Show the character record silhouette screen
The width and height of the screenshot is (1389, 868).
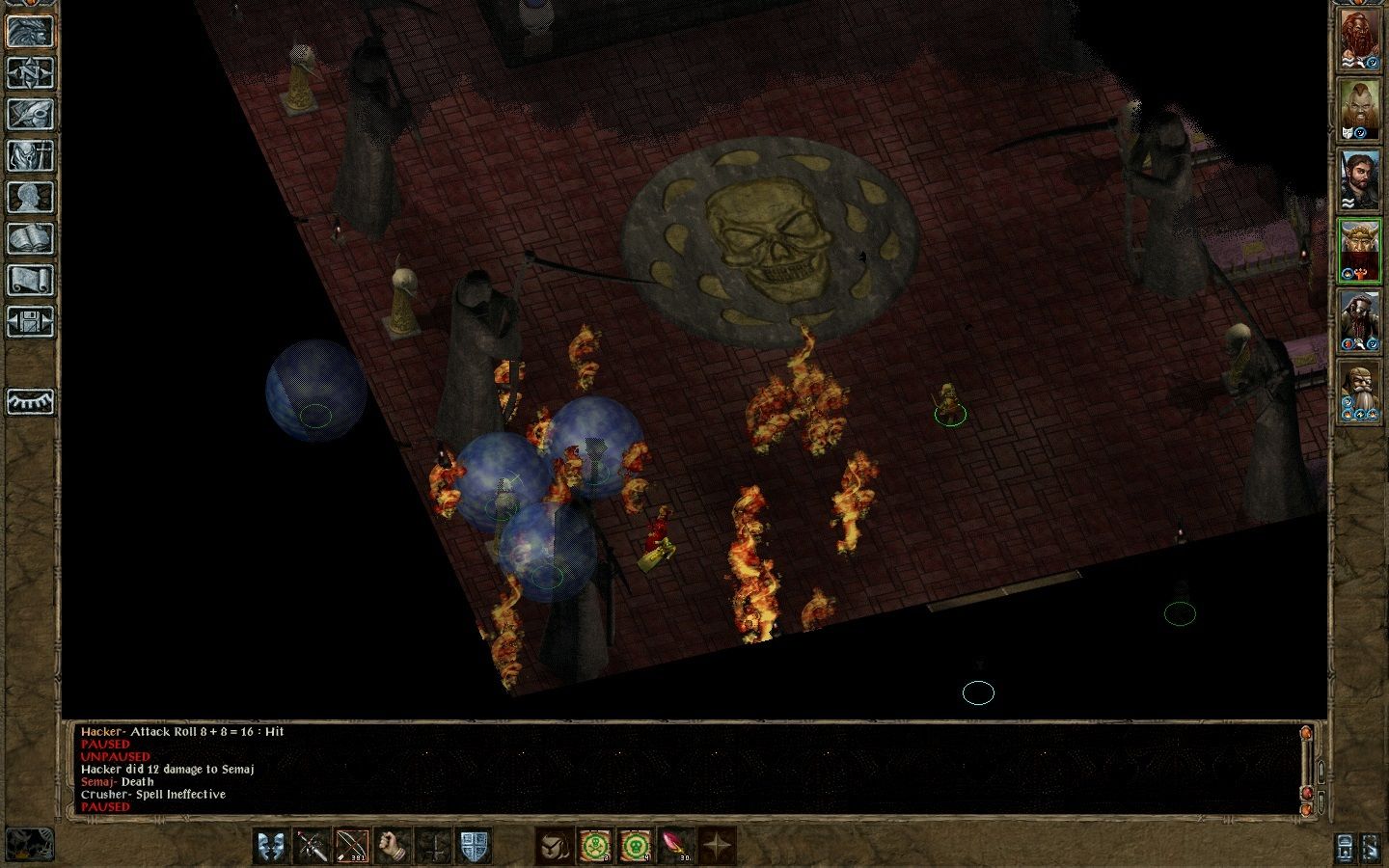(x=31, y=197)
